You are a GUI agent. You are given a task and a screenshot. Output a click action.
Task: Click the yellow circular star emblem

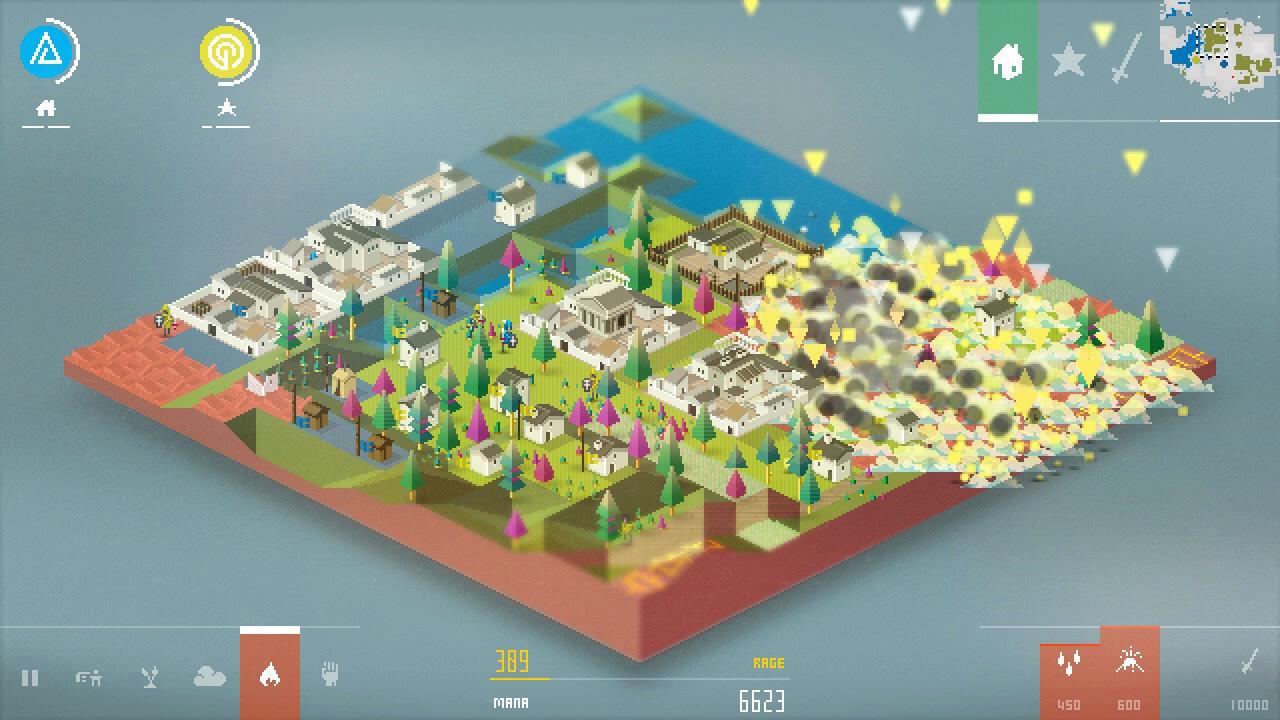click(x=227, y=50)
